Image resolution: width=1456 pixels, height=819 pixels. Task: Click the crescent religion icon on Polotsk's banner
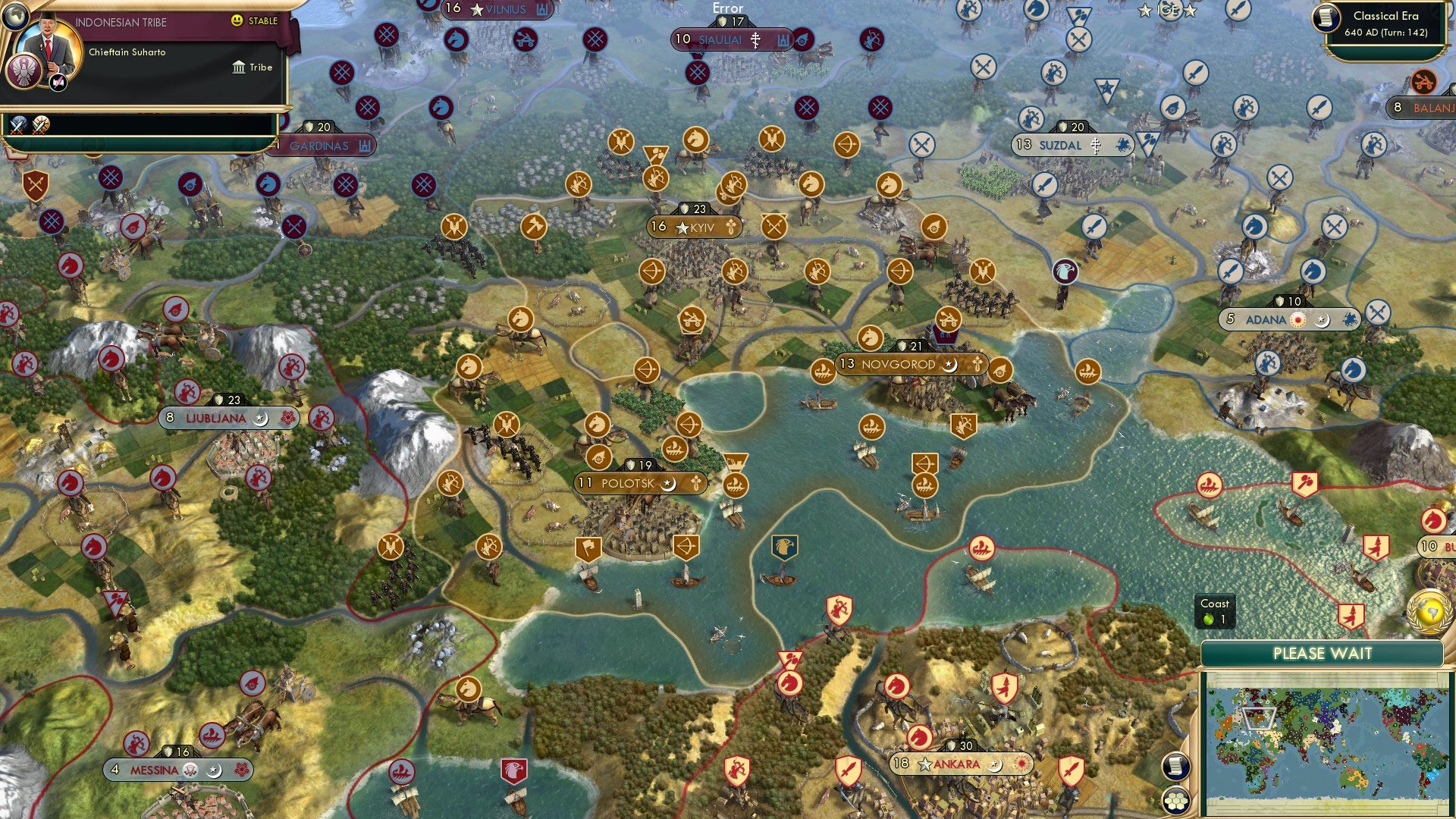[667, 483]
